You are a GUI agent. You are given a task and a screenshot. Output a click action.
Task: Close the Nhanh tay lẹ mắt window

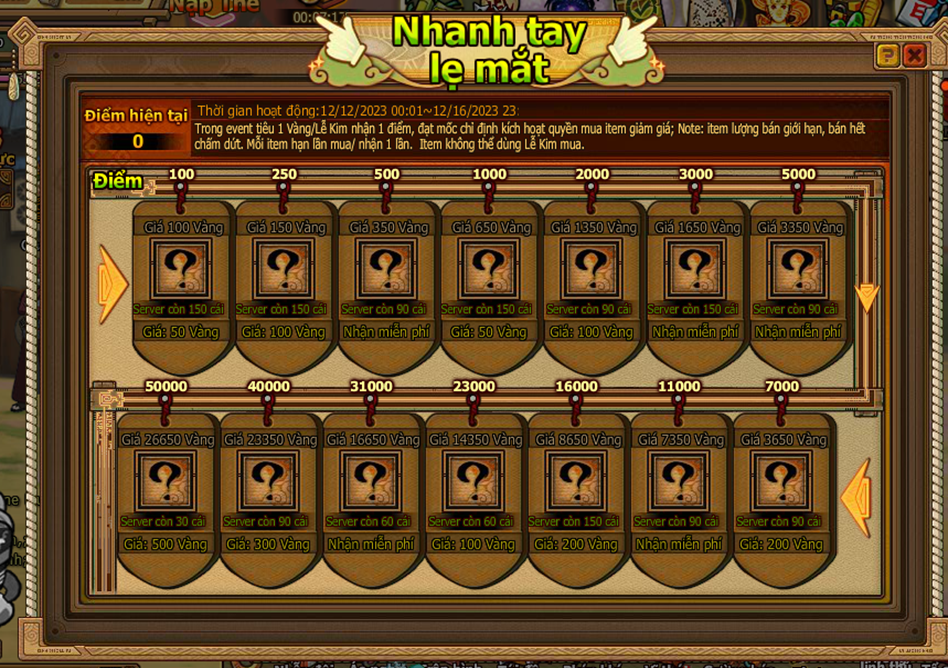pos(913,57)
